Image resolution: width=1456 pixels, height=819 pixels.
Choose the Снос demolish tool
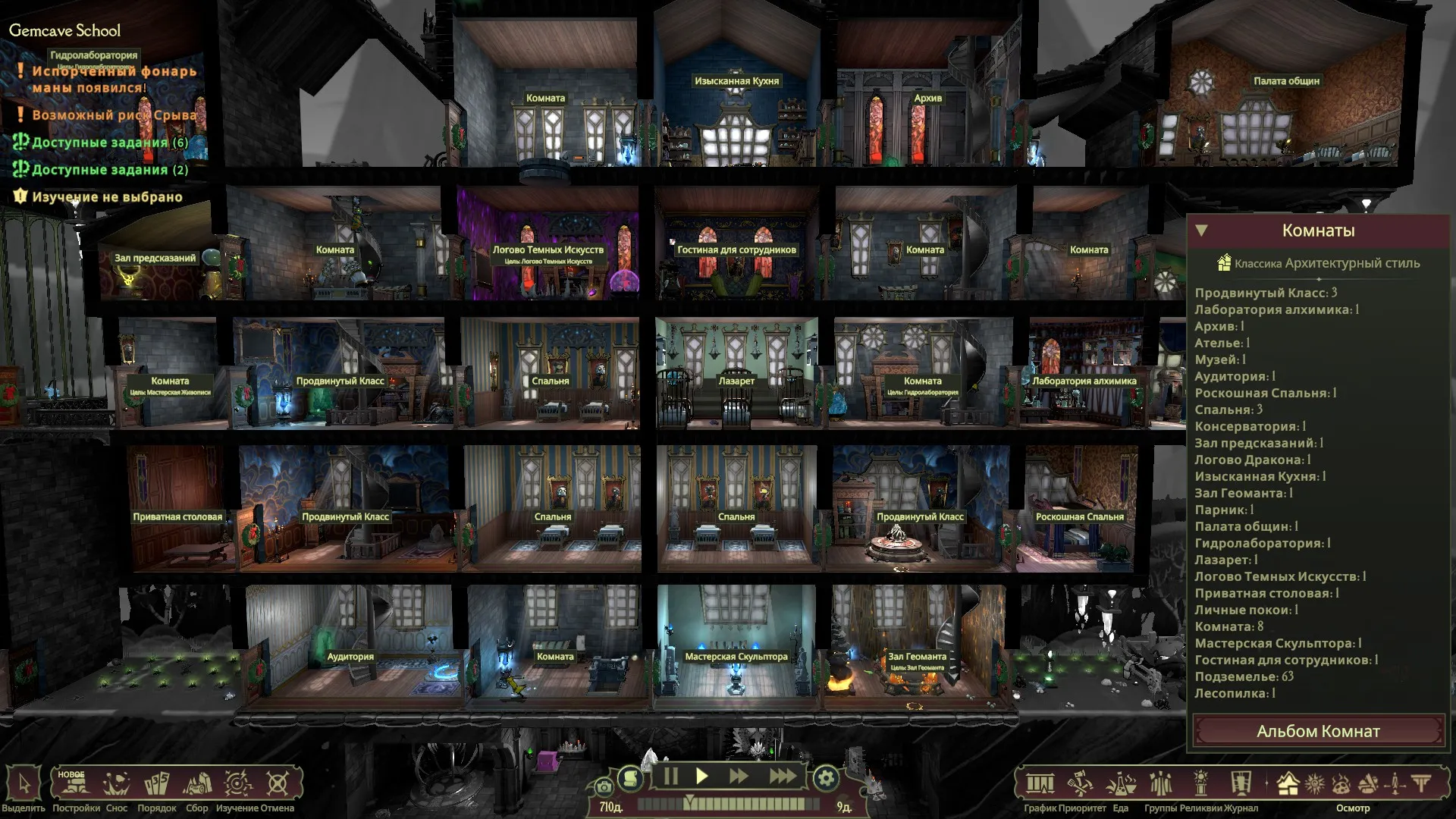point(117,783)
